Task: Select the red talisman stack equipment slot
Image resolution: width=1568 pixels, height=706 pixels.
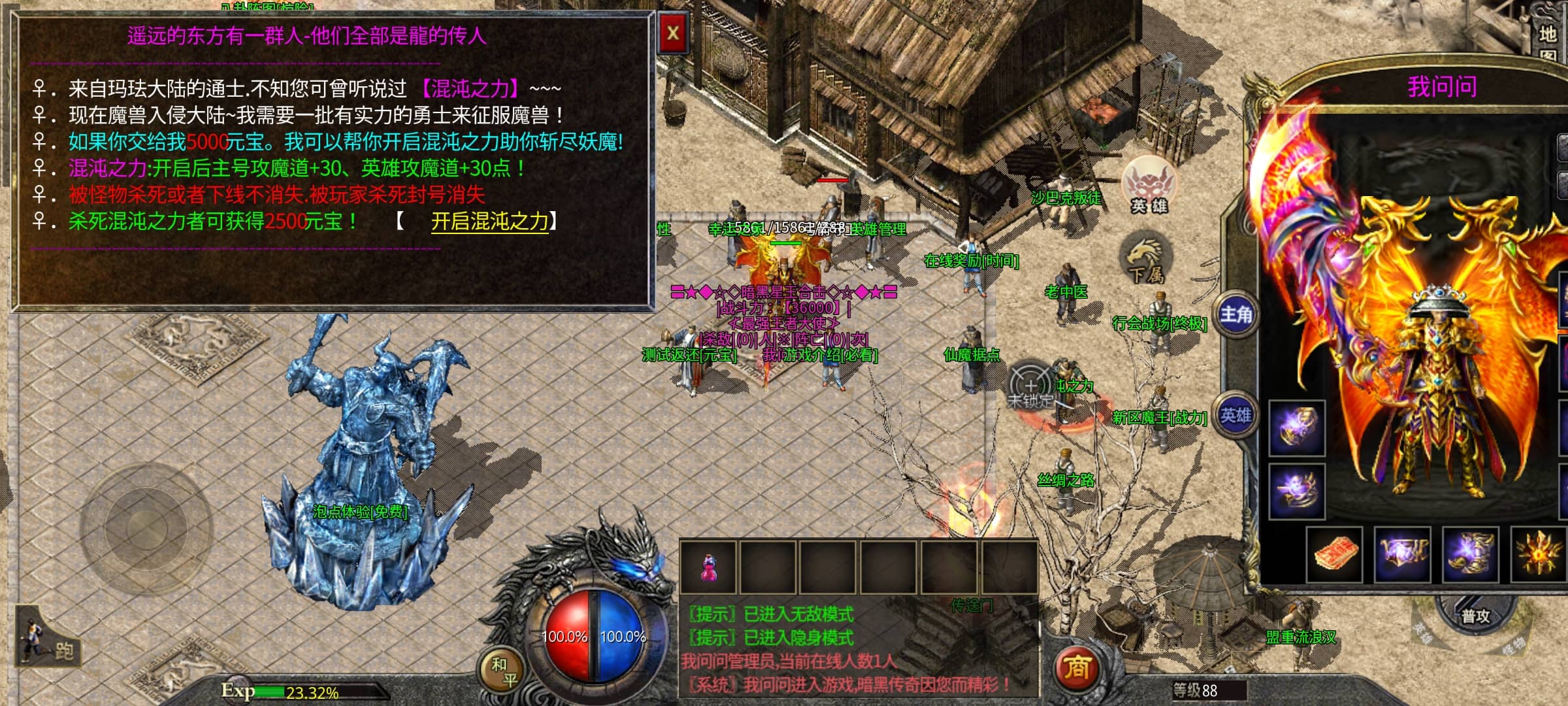Action: coord(1335,555)
